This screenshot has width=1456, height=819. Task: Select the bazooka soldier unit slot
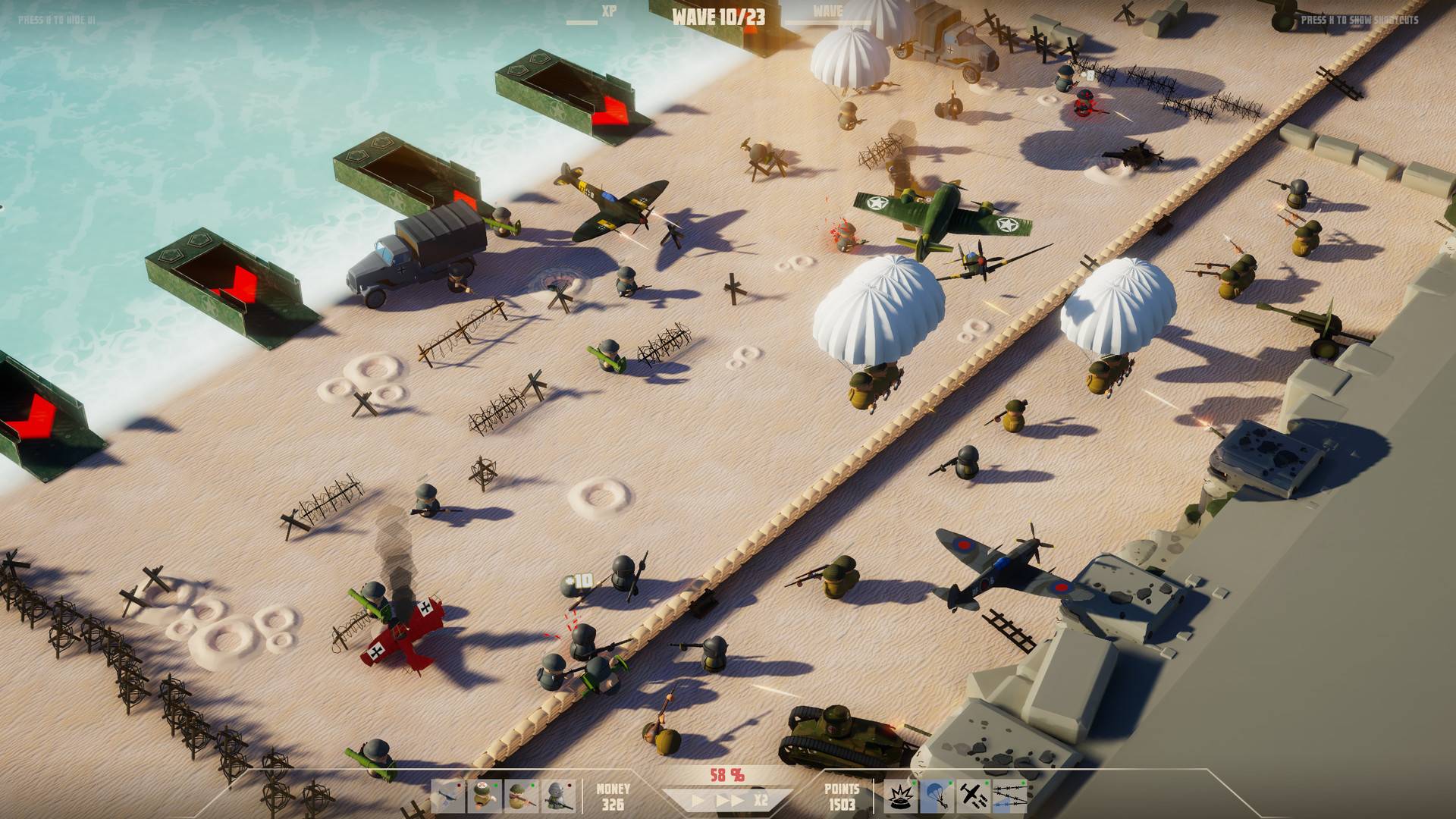point(447,797)
